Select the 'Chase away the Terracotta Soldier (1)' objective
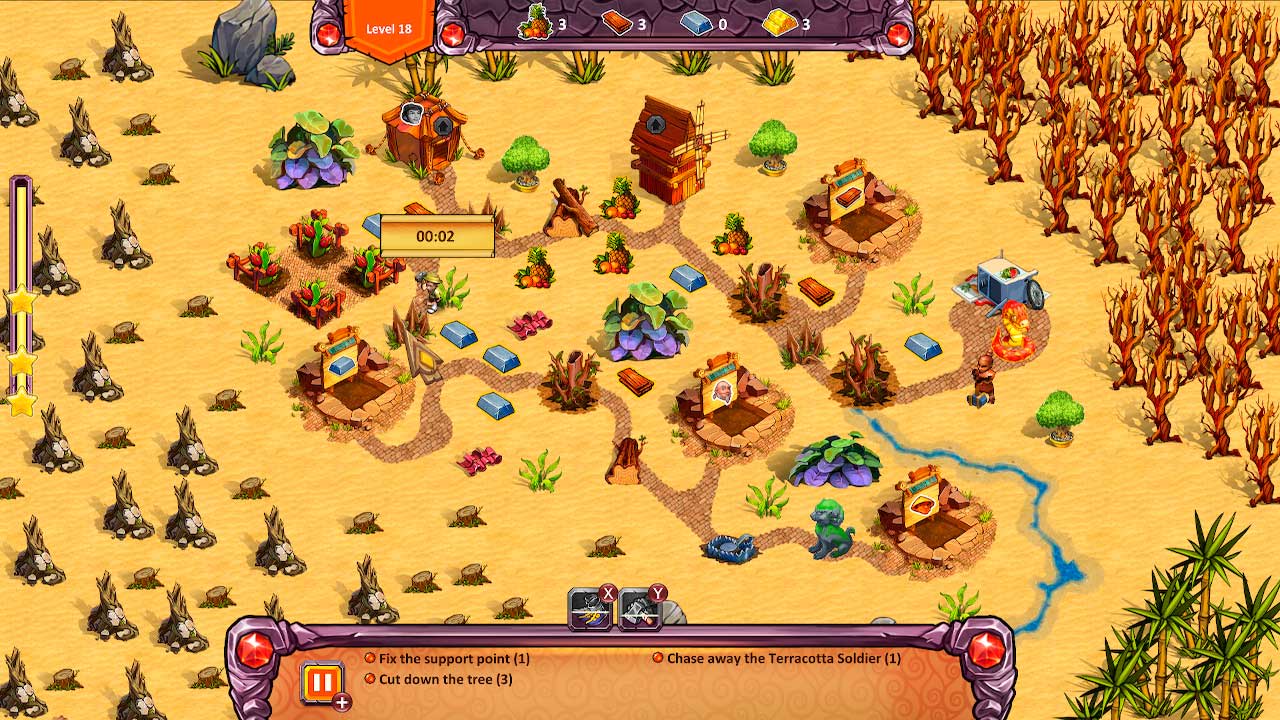This screenshot has height=720, width=1280. point(779,659)
